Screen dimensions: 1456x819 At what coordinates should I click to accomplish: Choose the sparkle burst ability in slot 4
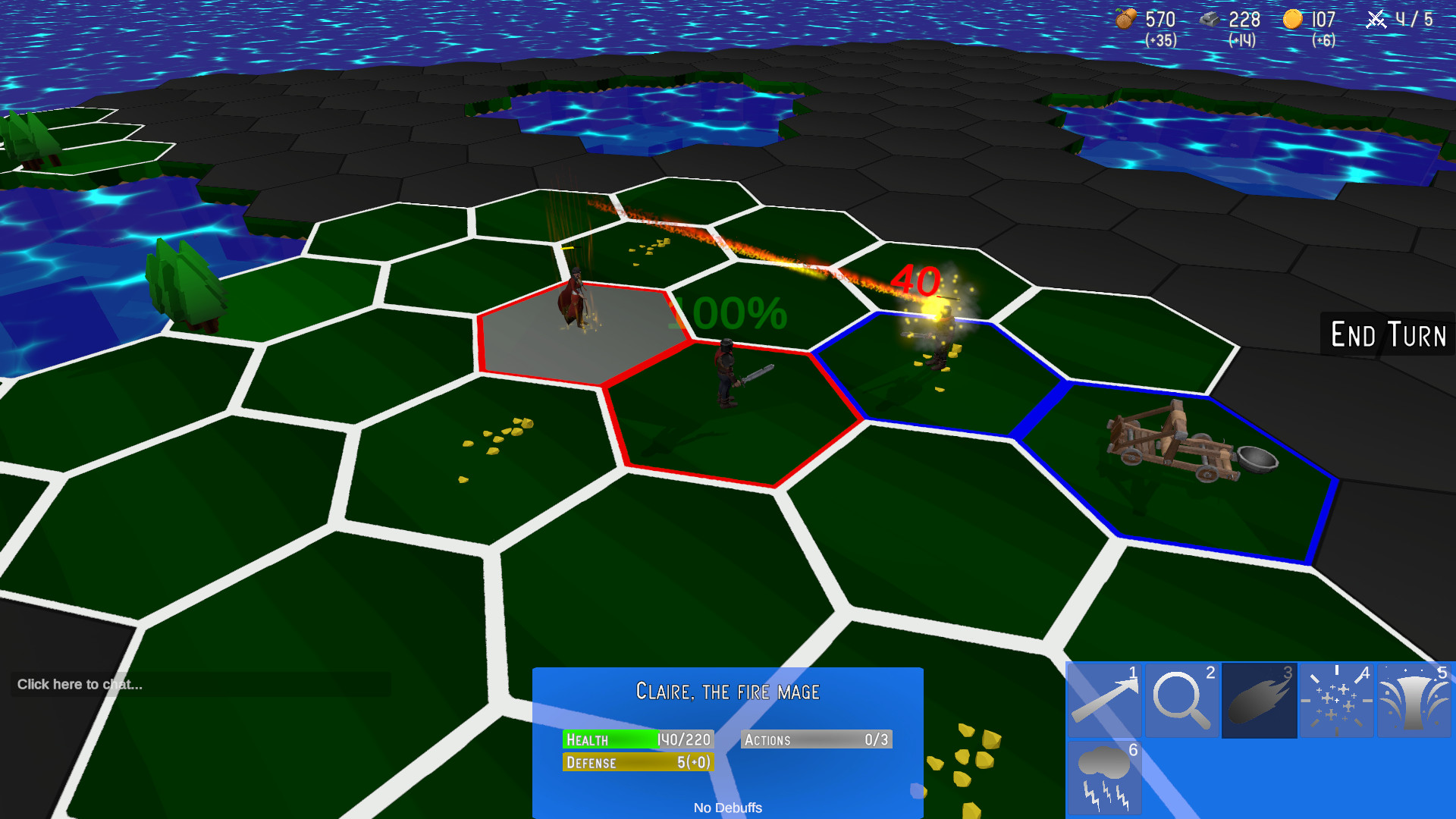coord(1335,700)
